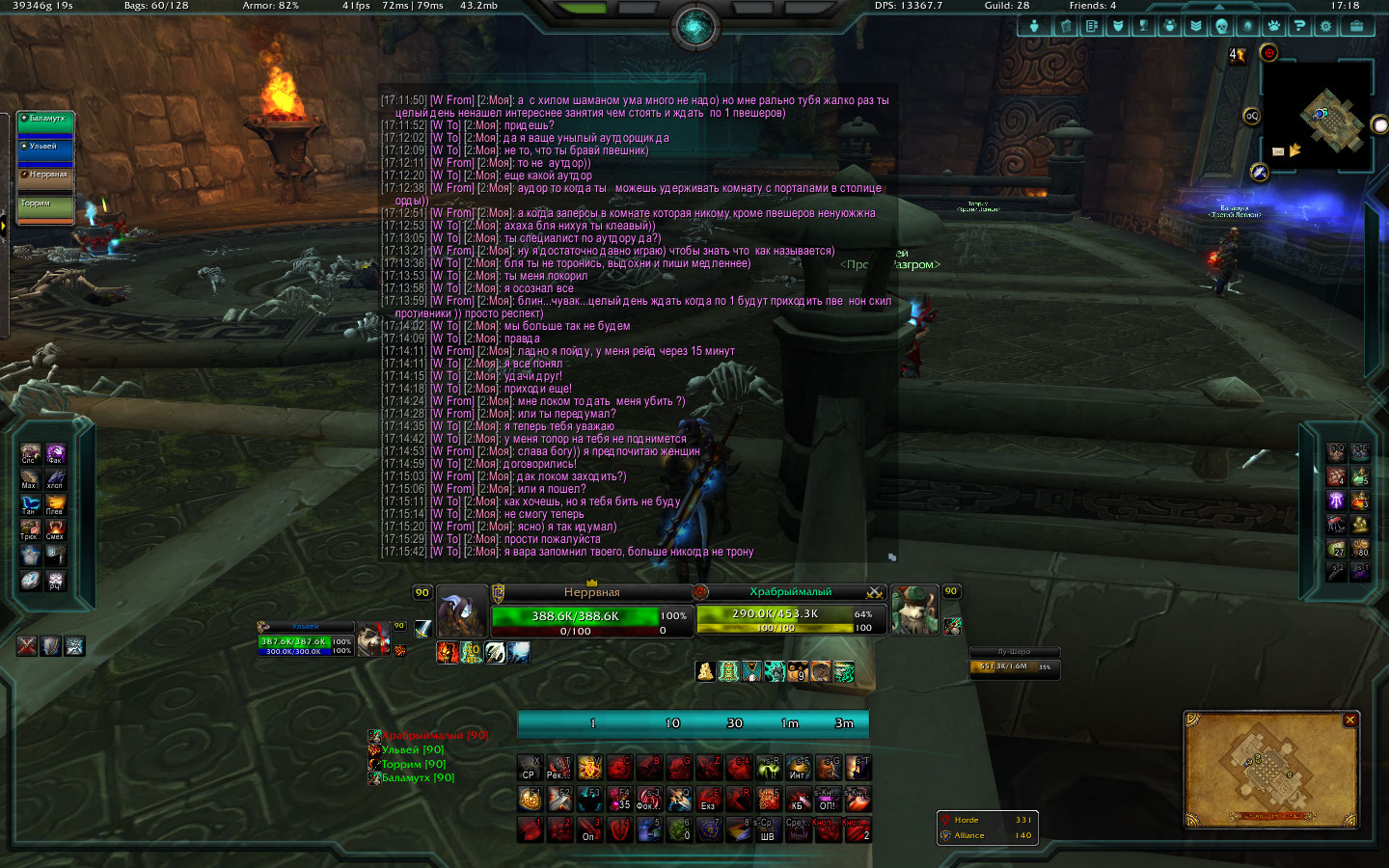
Task: Click the player portrait of Неррвная
Action: (461, 610)
